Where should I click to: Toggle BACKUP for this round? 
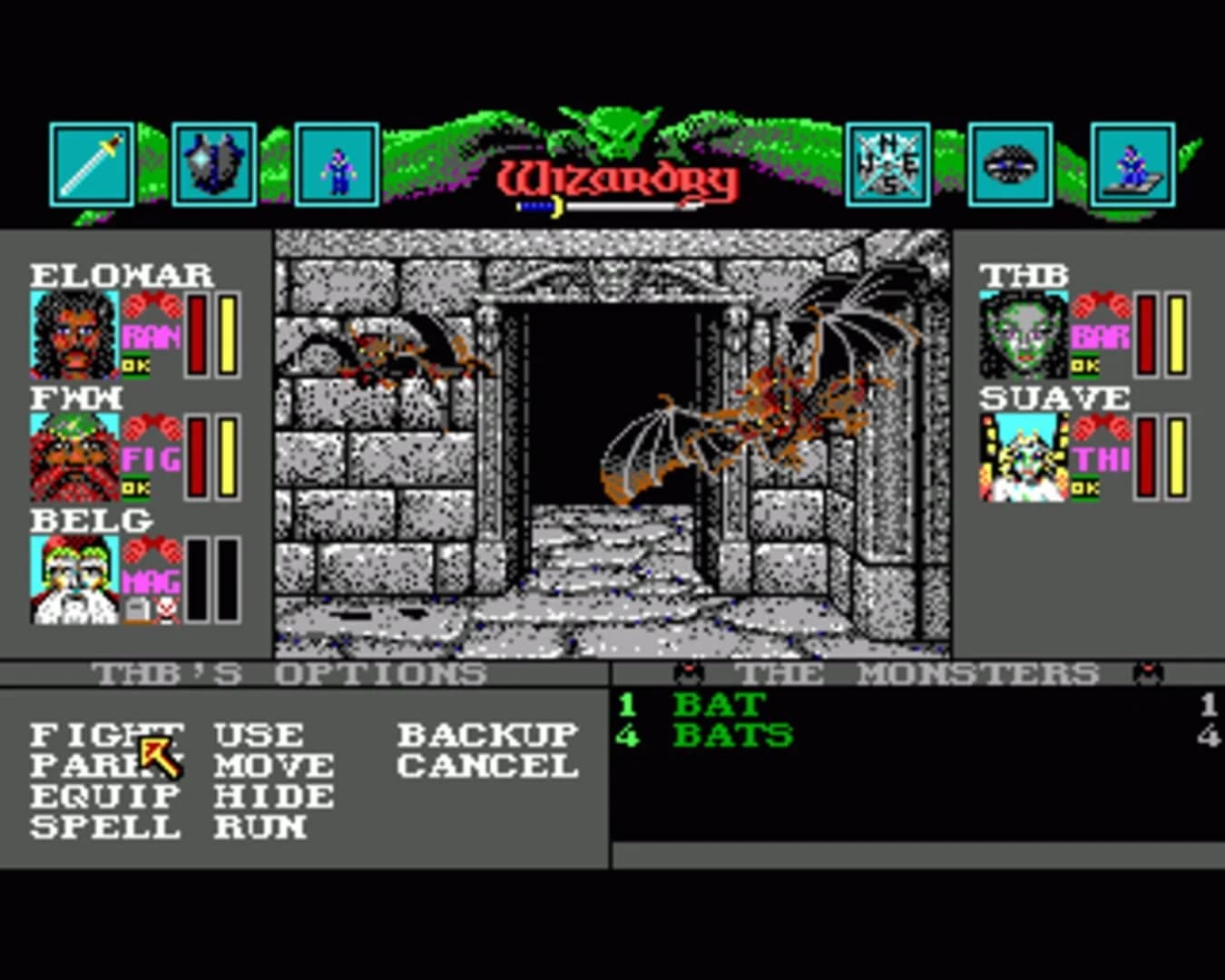point(485,733)
